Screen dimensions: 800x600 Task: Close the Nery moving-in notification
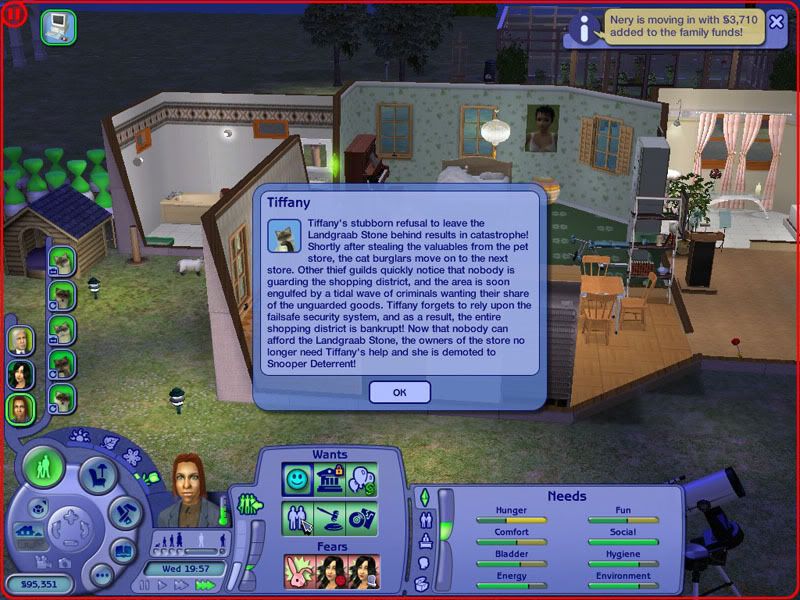pos(776,23)
